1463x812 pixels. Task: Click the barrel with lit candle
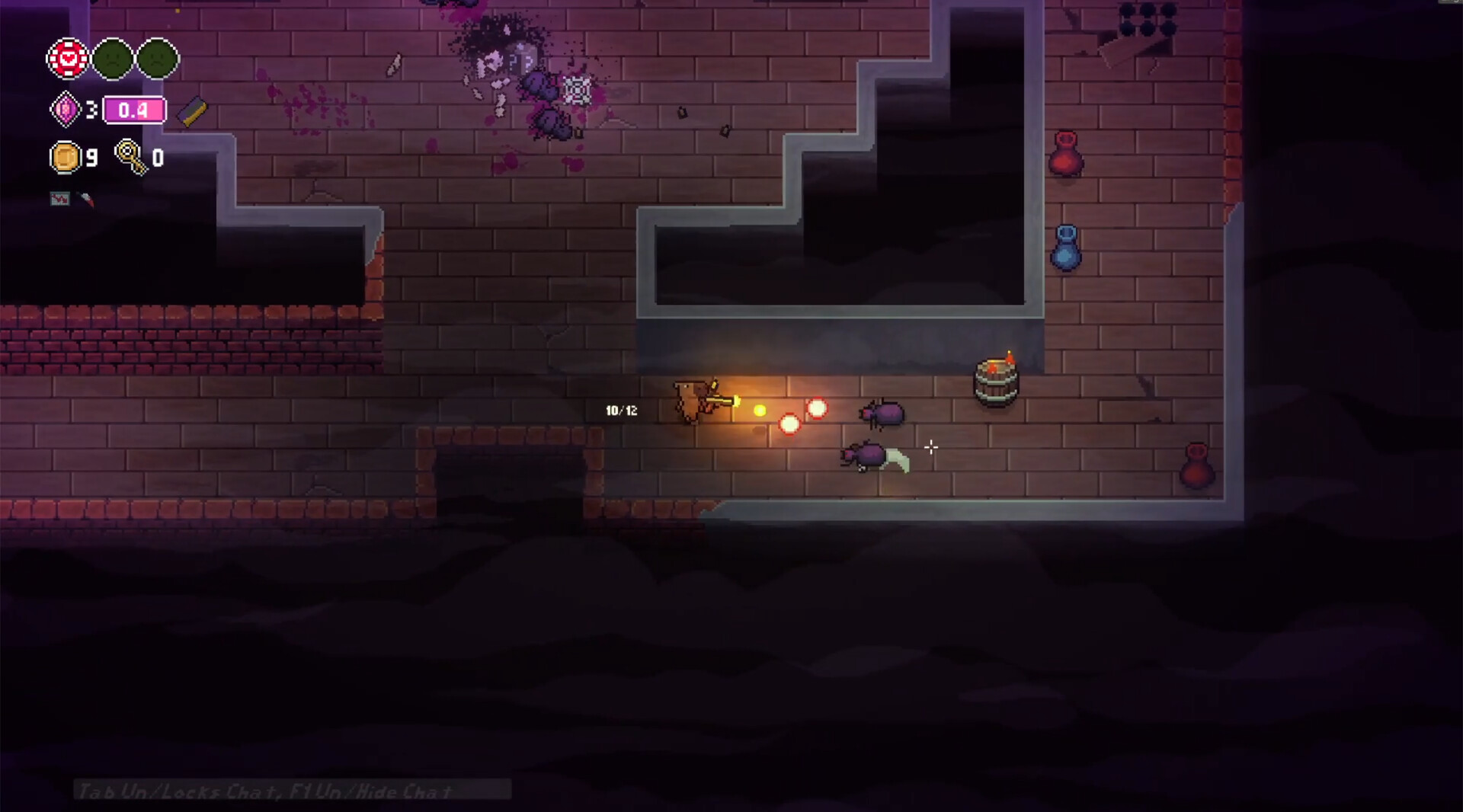(995, 381)
